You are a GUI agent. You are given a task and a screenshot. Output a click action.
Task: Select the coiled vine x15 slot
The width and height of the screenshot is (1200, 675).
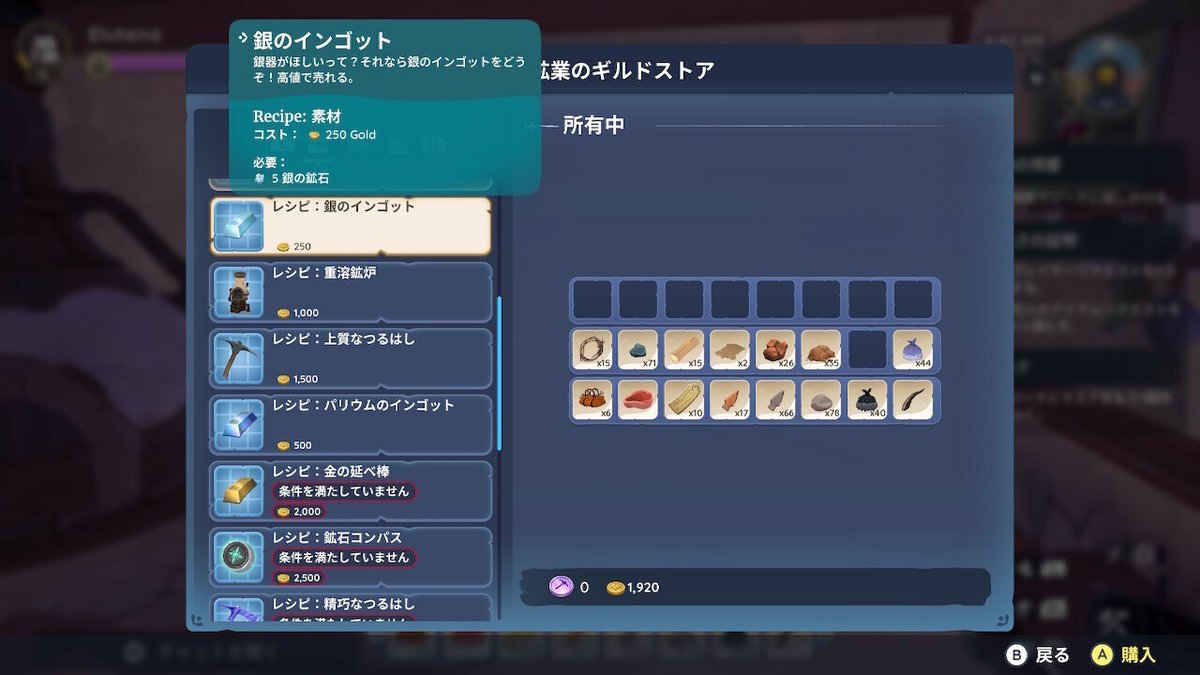592,350
